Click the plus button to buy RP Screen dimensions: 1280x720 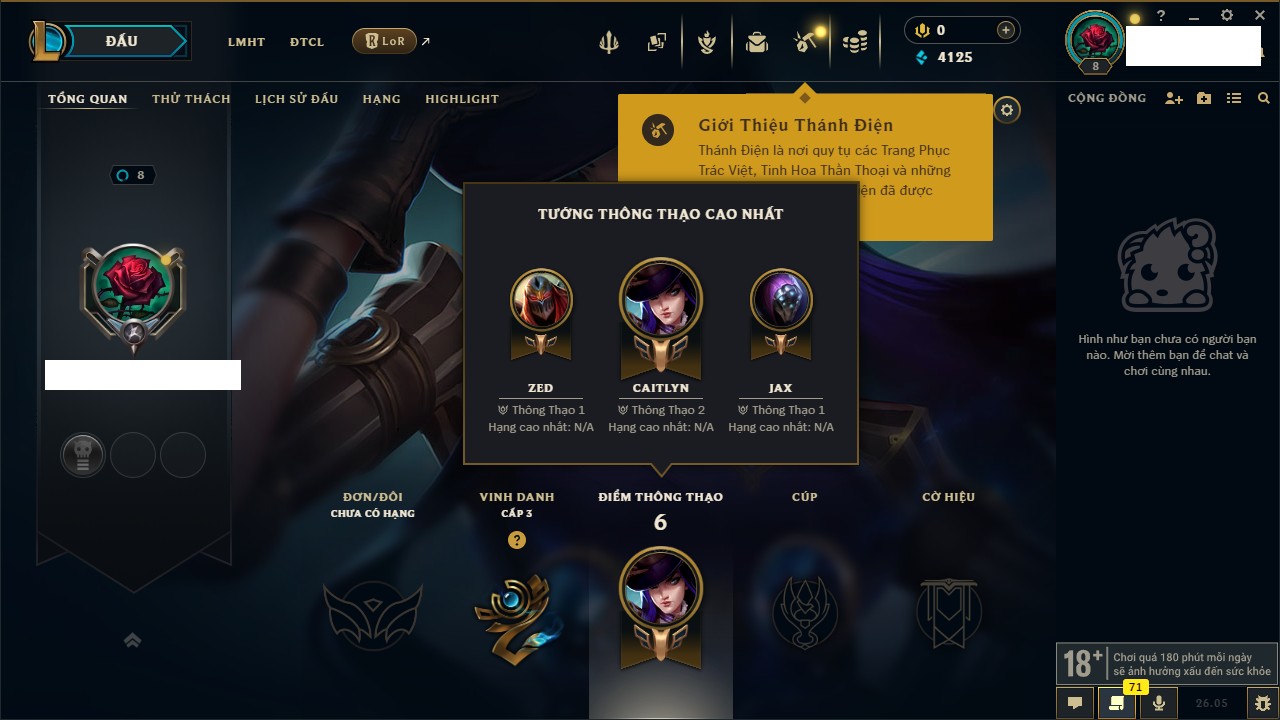click(1006, 30)
